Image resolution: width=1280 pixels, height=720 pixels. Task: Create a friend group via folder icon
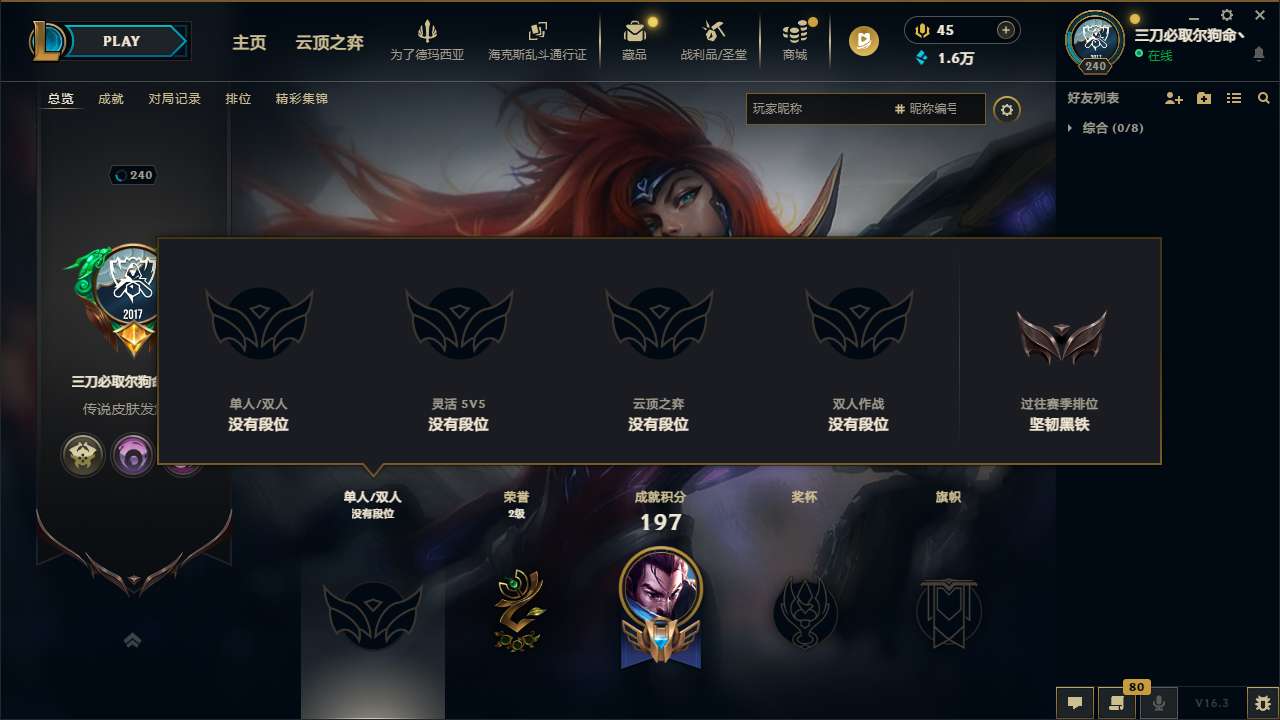click(1204, 98)
